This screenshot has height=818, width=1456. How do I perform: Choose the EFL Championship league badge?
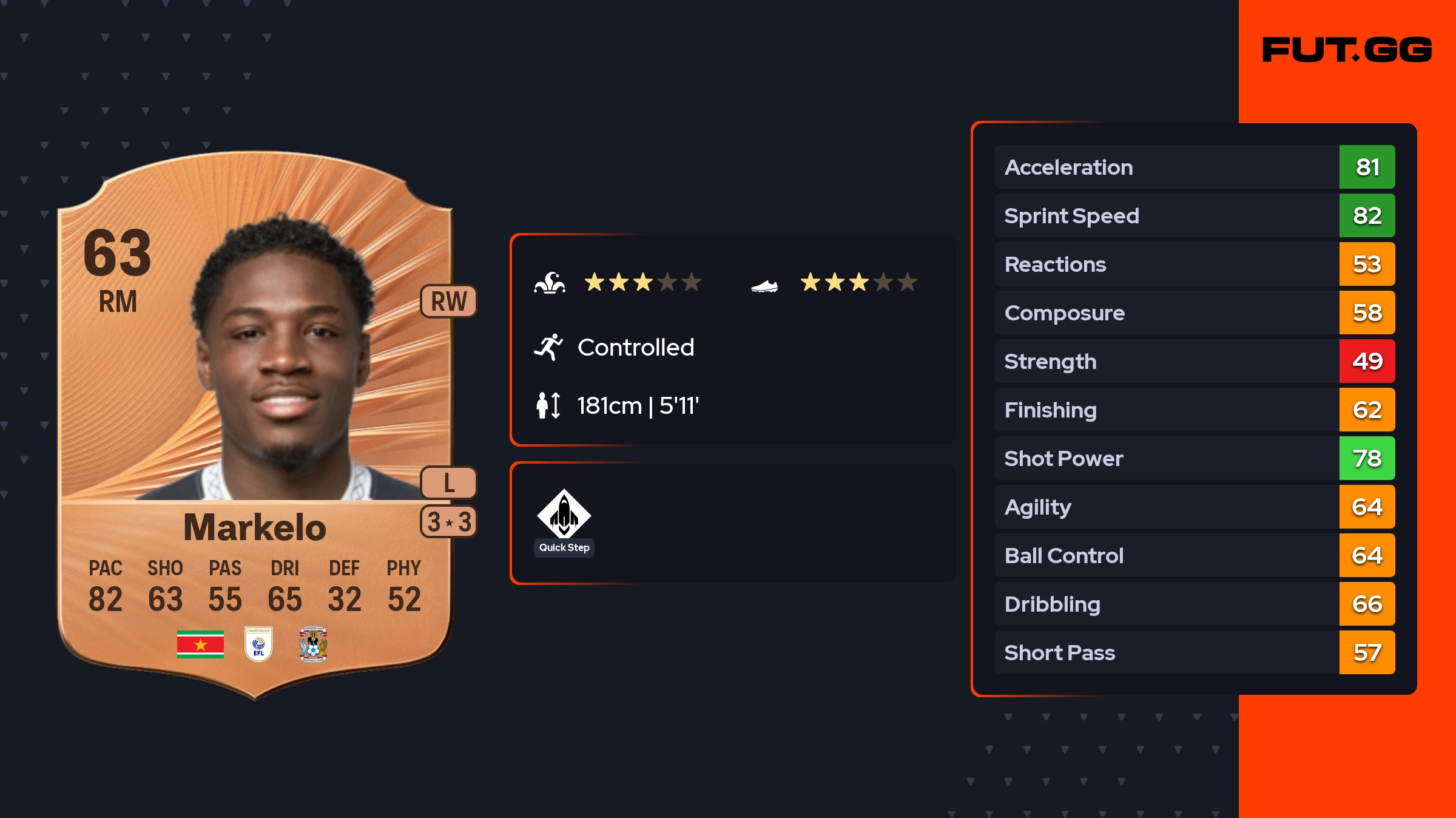pyautogui.click(x=258, y=644)
